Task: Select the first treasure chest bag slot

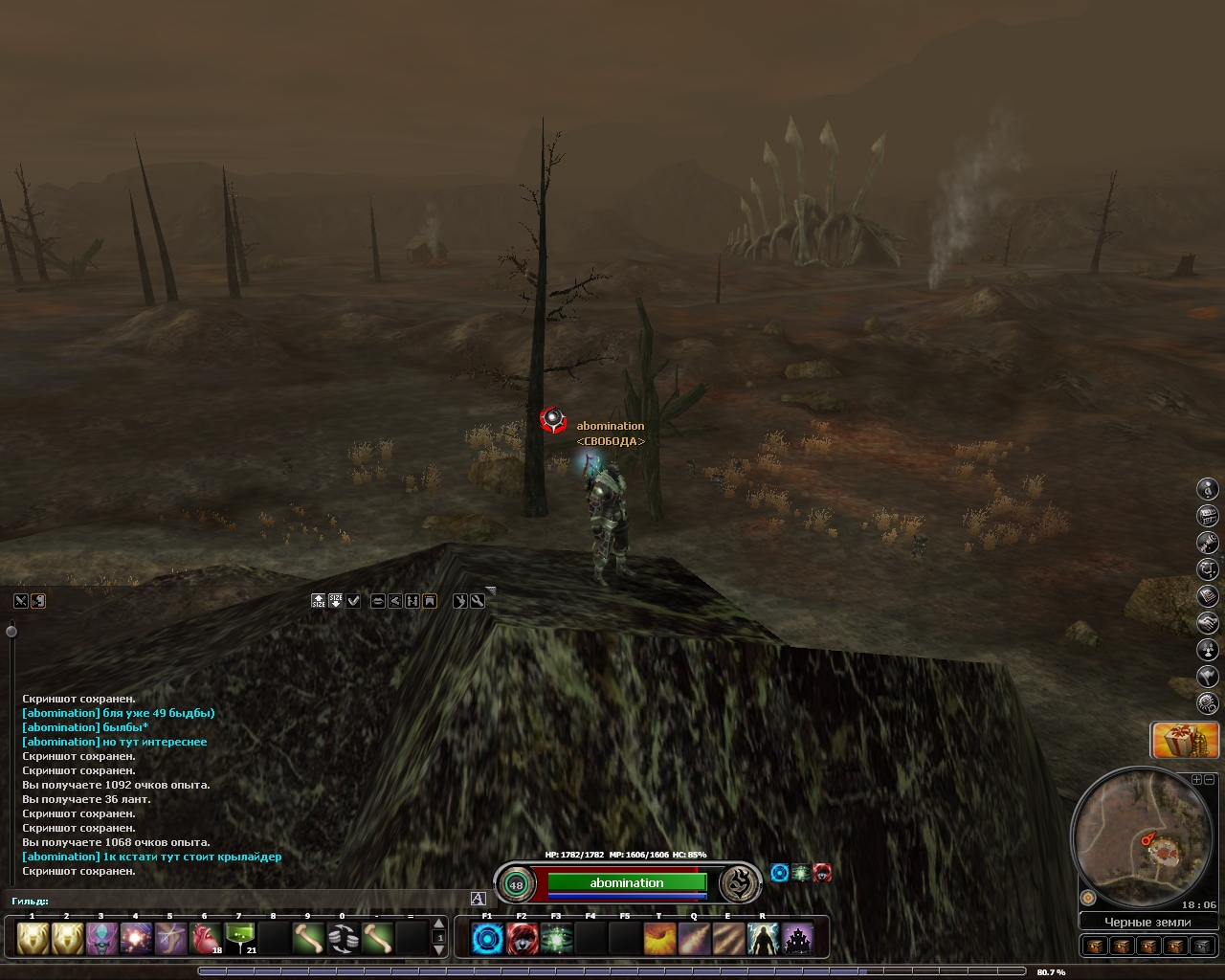Action: click(x=1096, y=946)
